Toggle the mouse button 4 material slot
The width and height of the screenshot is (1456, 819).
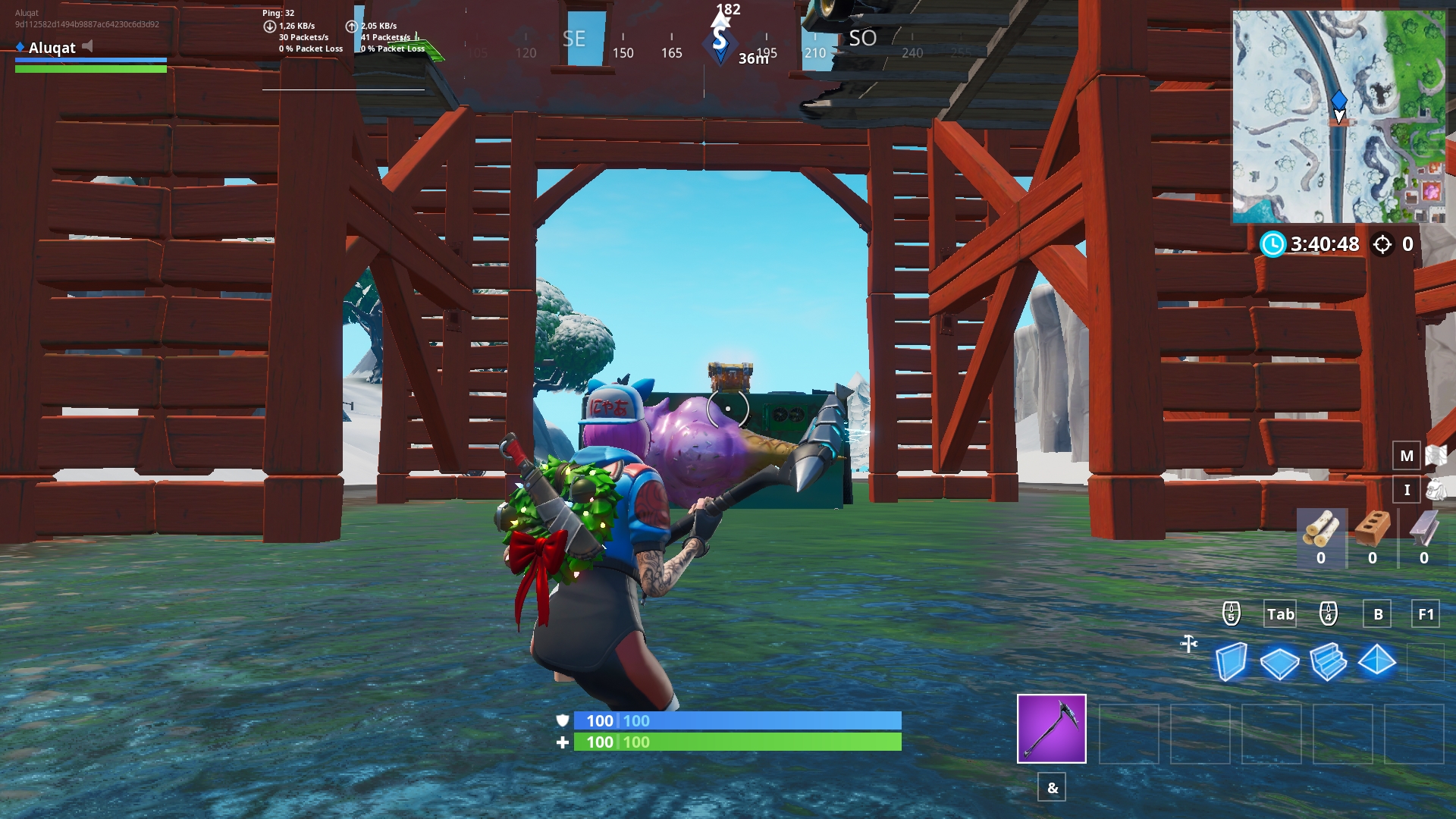[x=1327, y=614]
